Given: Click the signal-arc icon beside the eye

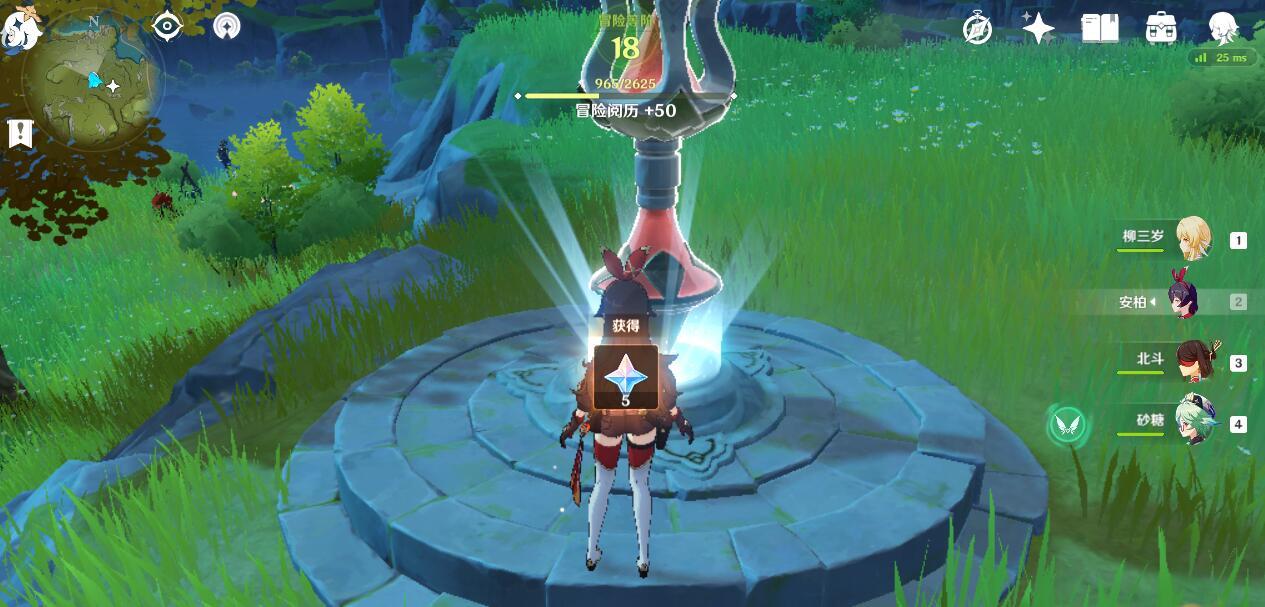Looking at the screenshot, I should click(x=227, y=26).
